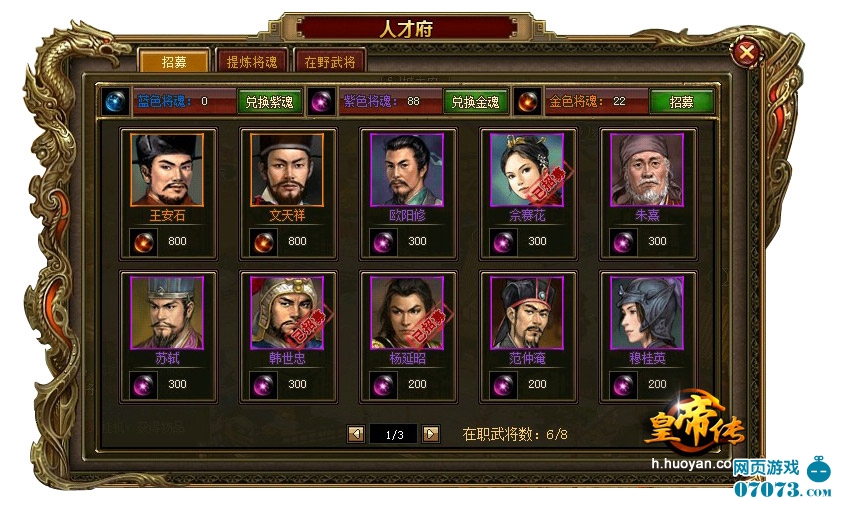Select the 朱熹 general portrait
The height and width of the screenshot is (507, 841).
point(647,170)
